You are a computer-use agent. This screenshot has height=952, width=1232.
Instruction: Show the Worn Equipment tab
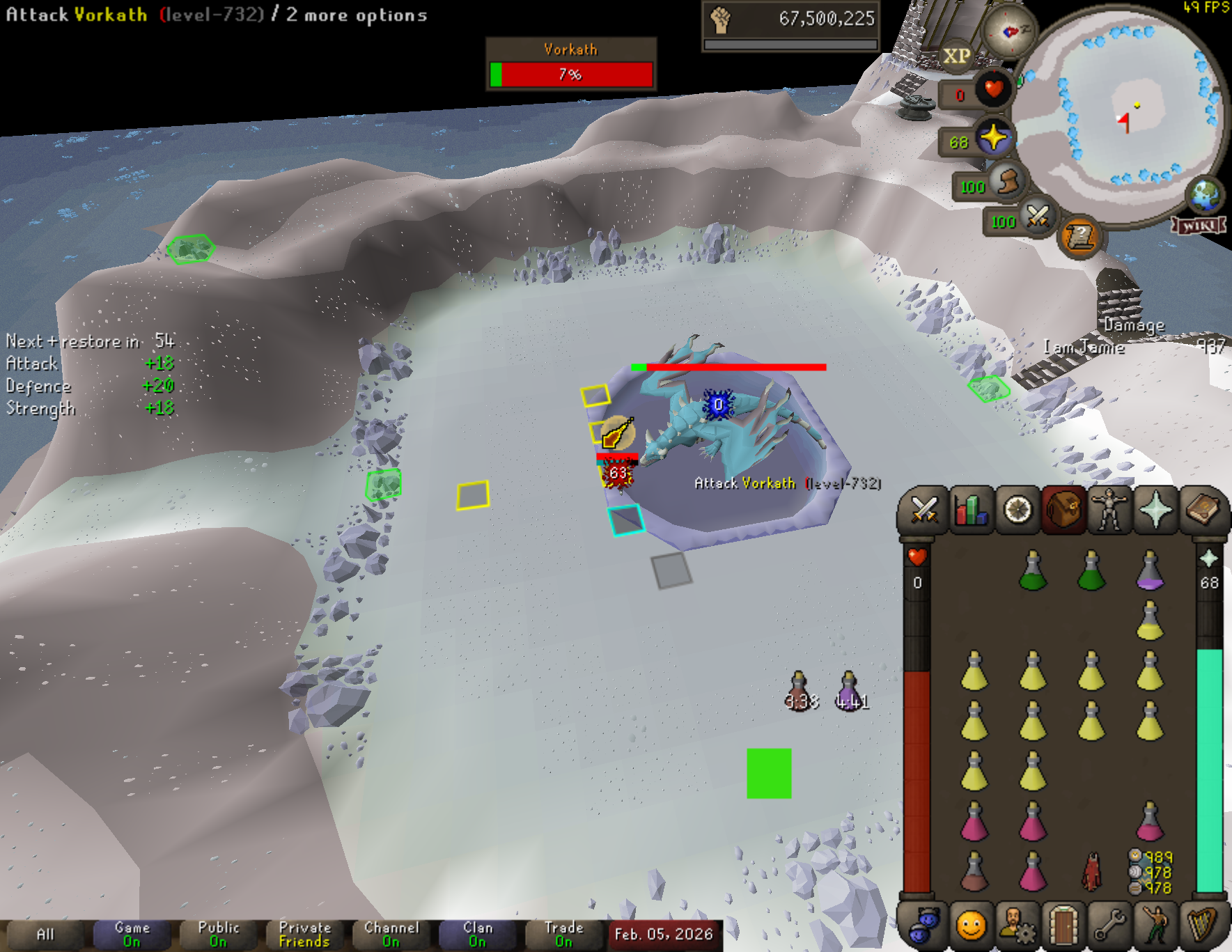pyautogui.click(x=1109, y=510)
